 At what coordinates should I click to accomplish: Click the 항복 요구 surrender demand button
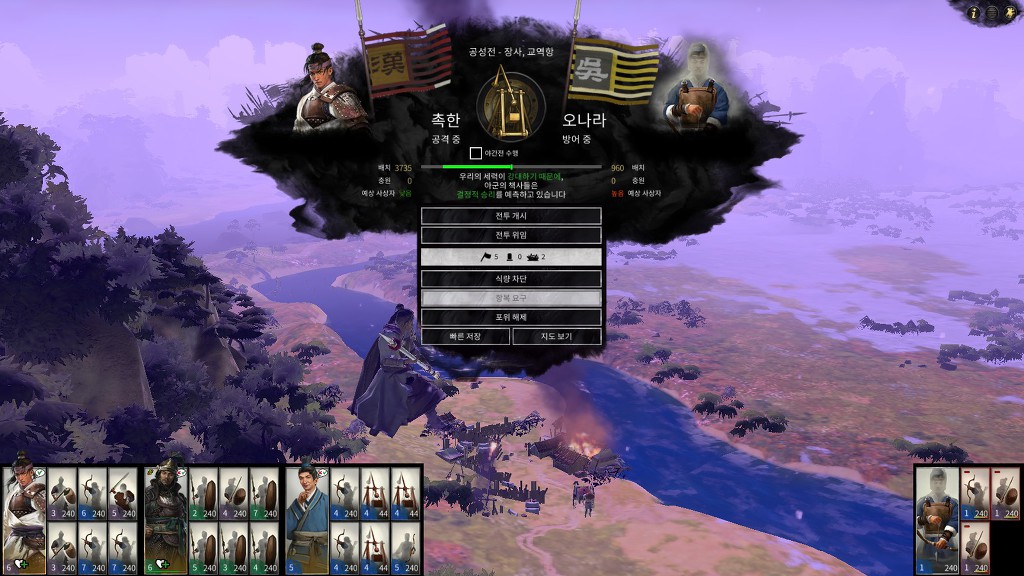[511, 298]
